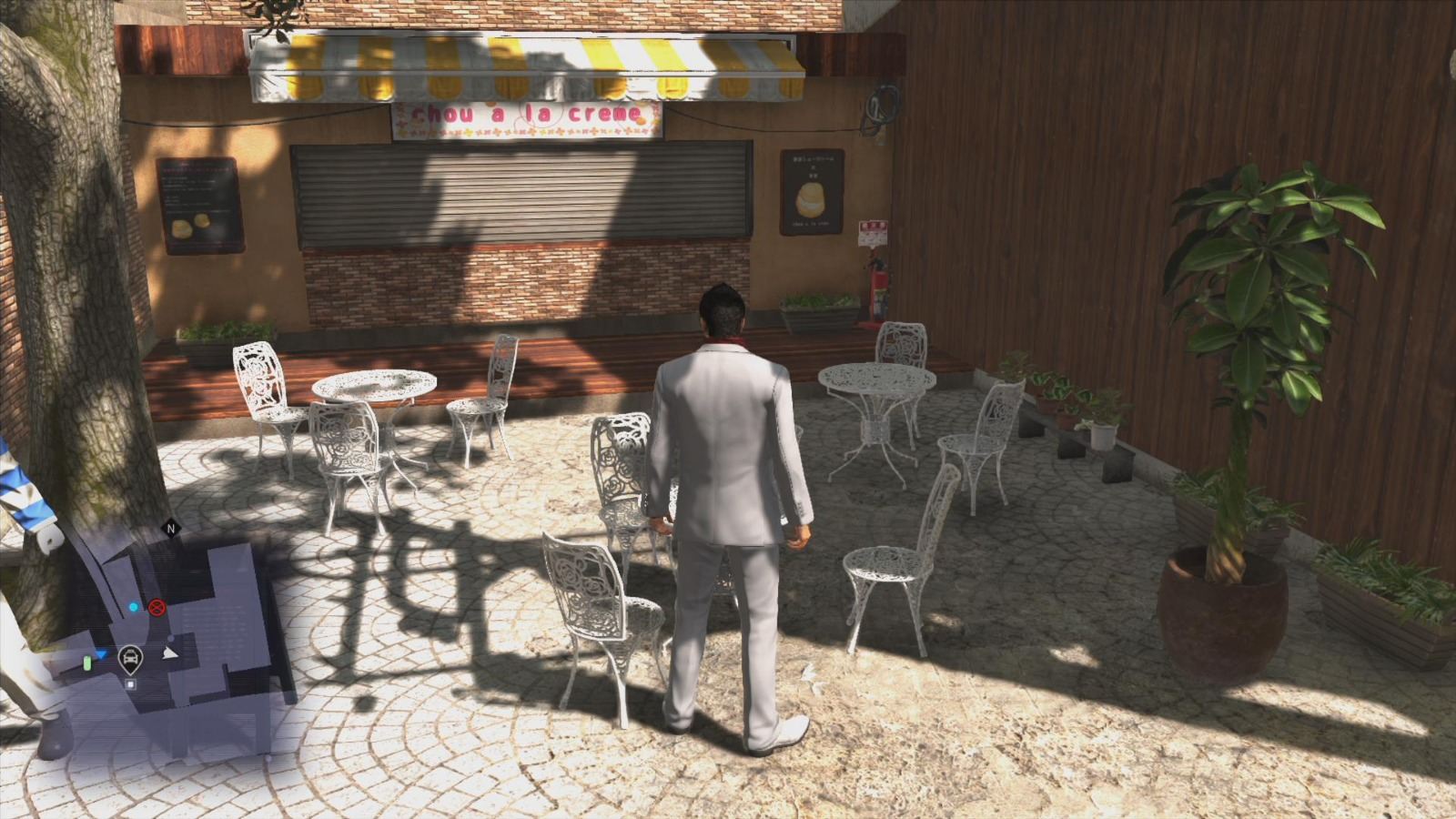The height and width of the screenshot is (819, 1456).
Task: Click the white player arrow on the minimap
Action: click(x=170, y=653)
